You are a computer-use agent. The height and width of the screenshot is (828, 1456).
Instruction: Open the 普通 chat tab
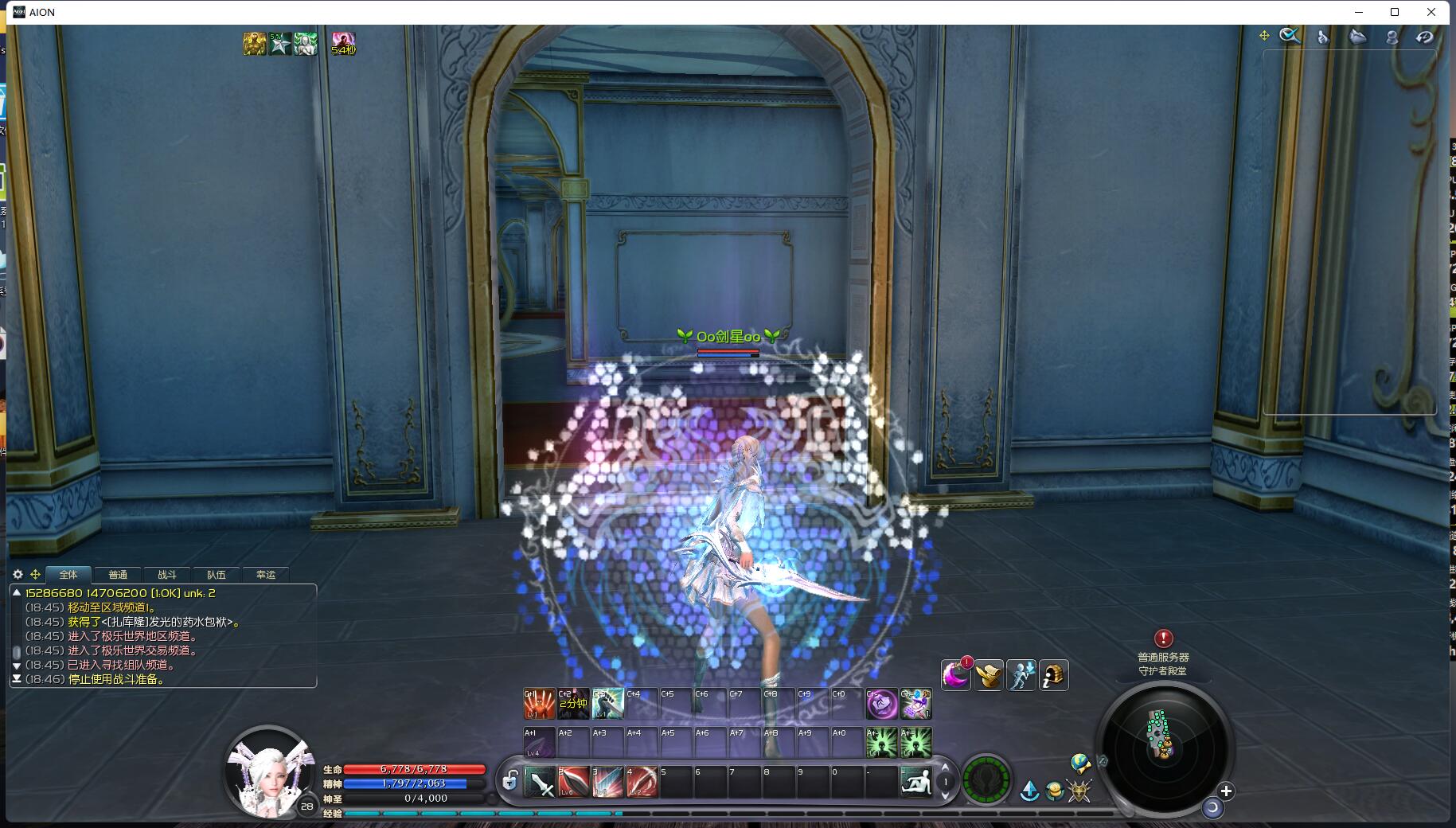point(118,575)
